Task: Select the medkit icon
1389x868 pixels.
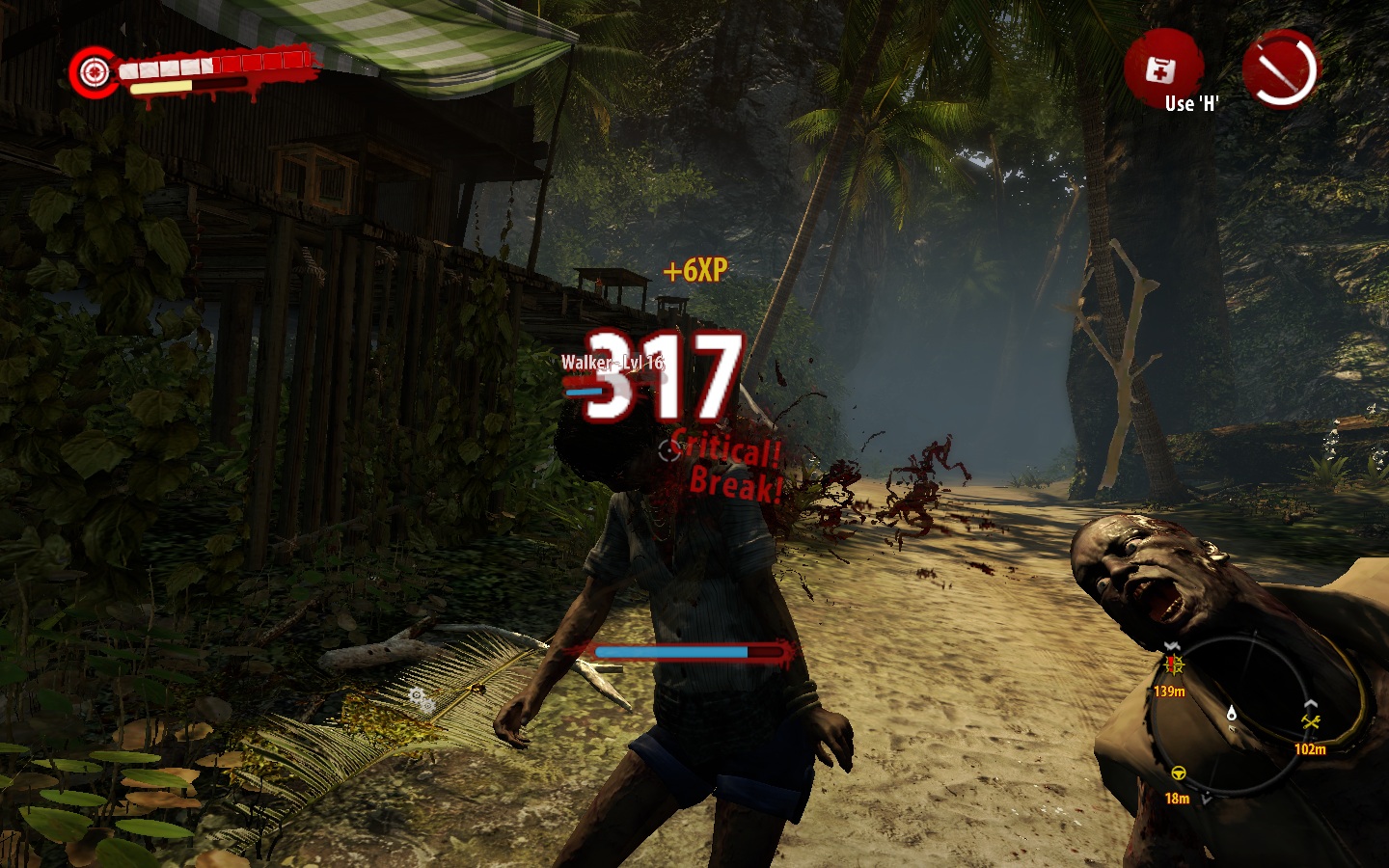Action: 1161,69
